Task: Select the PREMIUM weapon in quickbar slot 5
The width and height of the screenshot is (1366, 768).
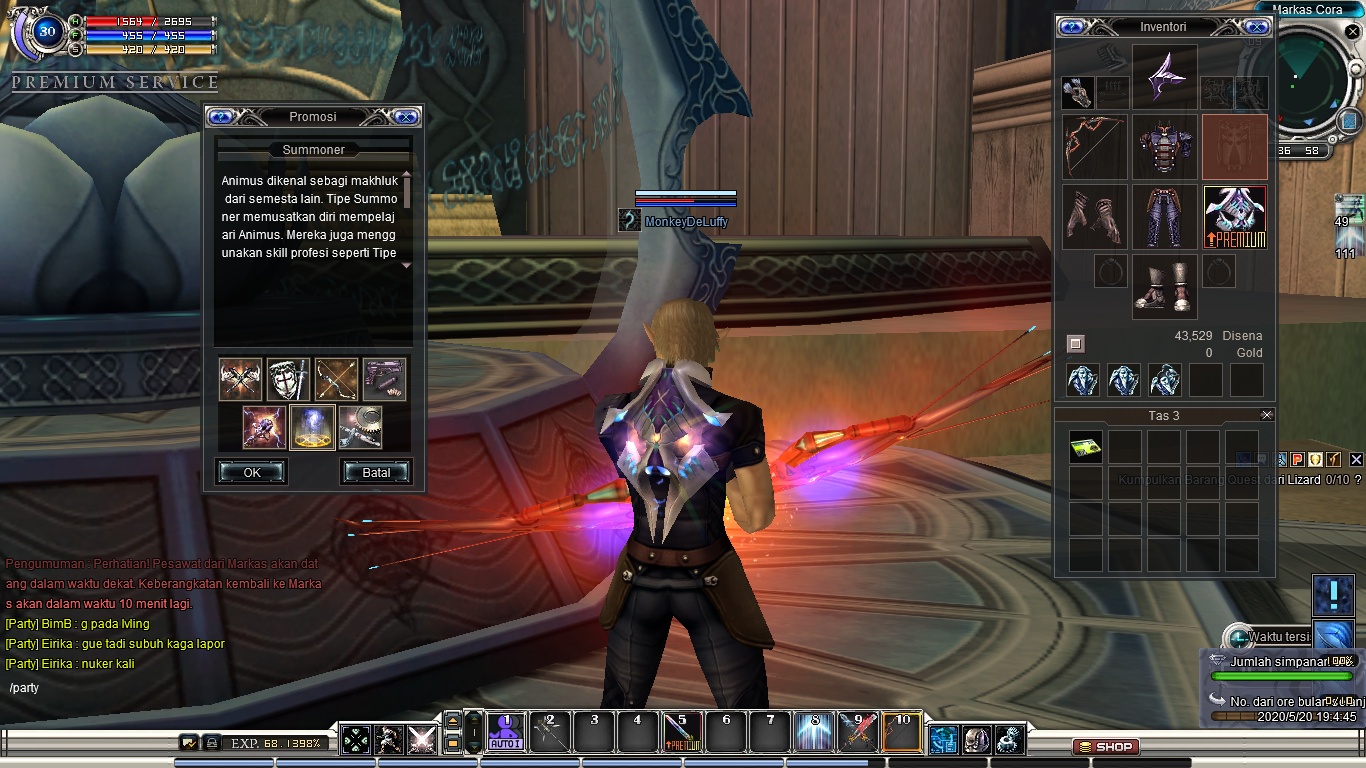Action: coord(681,733)
